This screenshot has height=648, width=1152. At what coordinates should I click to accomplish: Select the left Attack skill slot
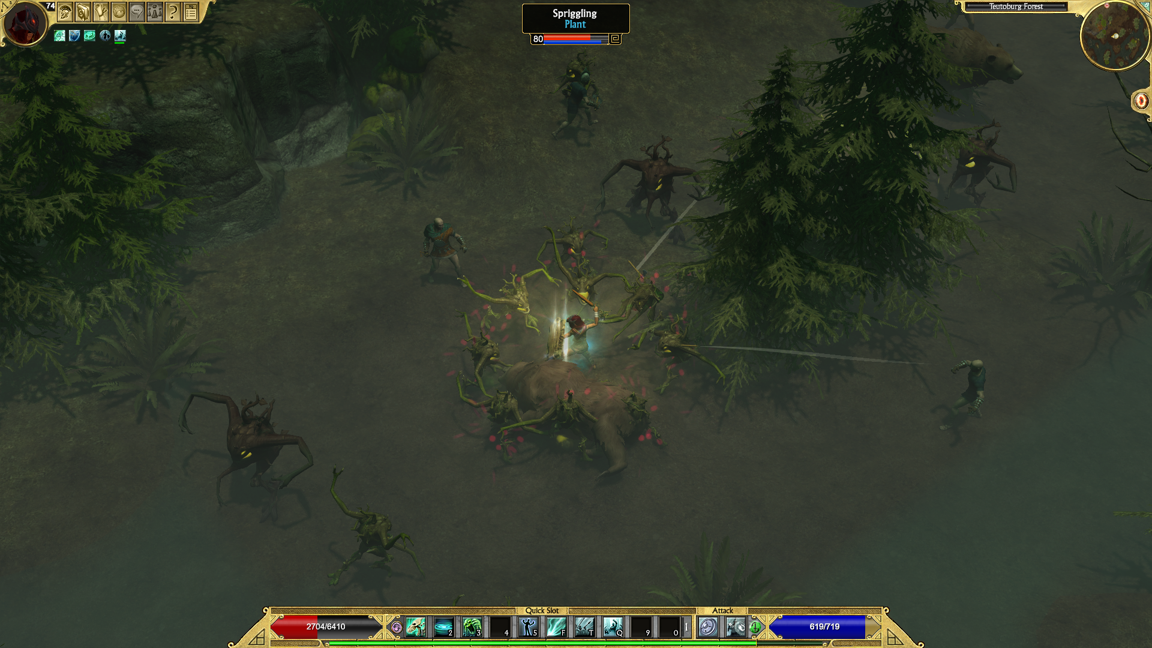point(708,627)
